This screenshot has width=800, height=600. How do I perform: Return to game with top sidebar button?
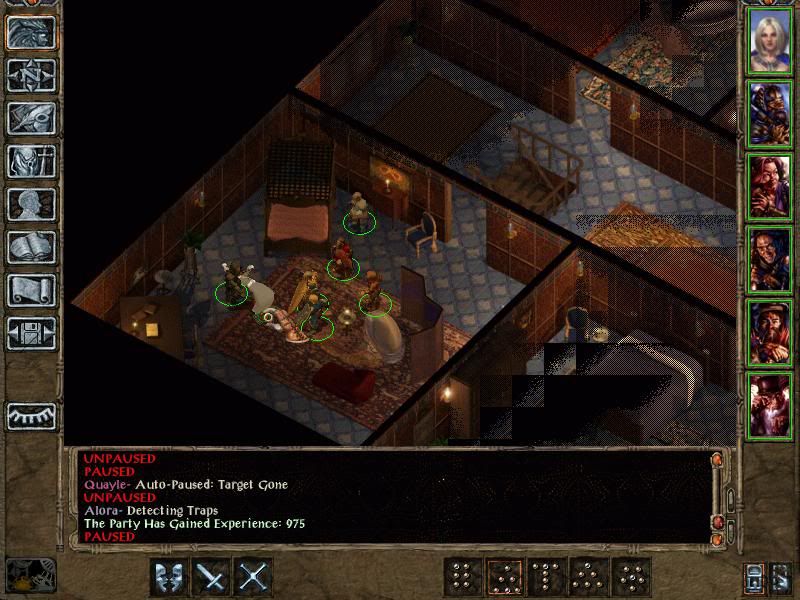coord(31,32)
